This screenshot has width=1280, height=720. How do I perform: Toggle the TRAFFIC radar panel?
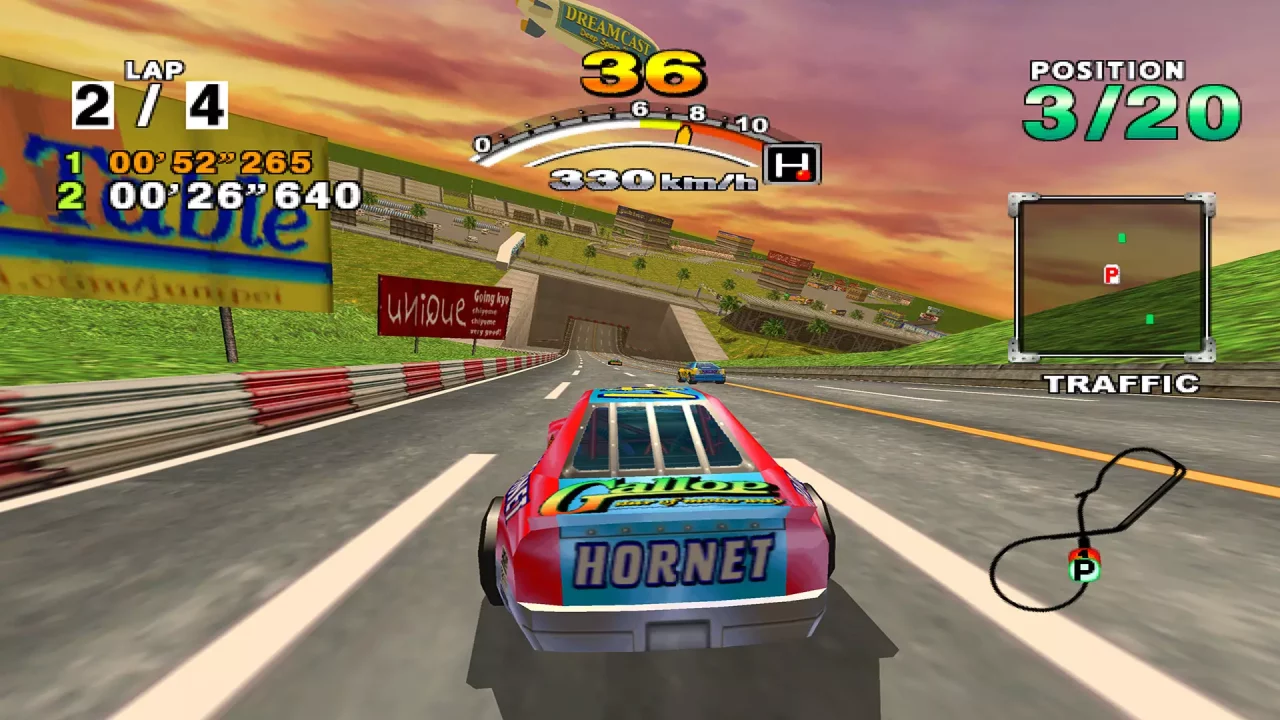coord(1110,275)
